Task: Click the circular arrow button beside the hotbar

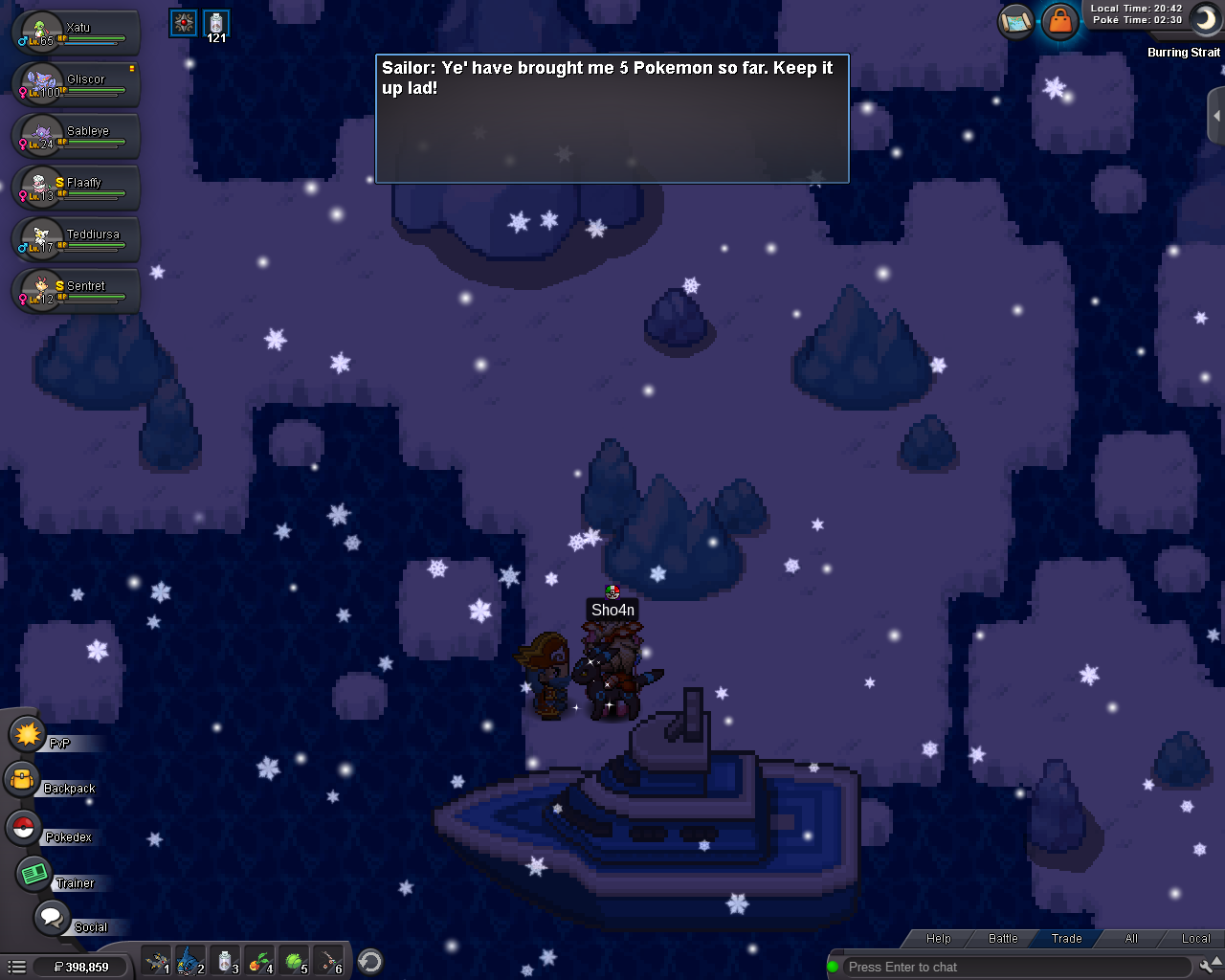Action: pyautogui.click(x=370, y=961)
